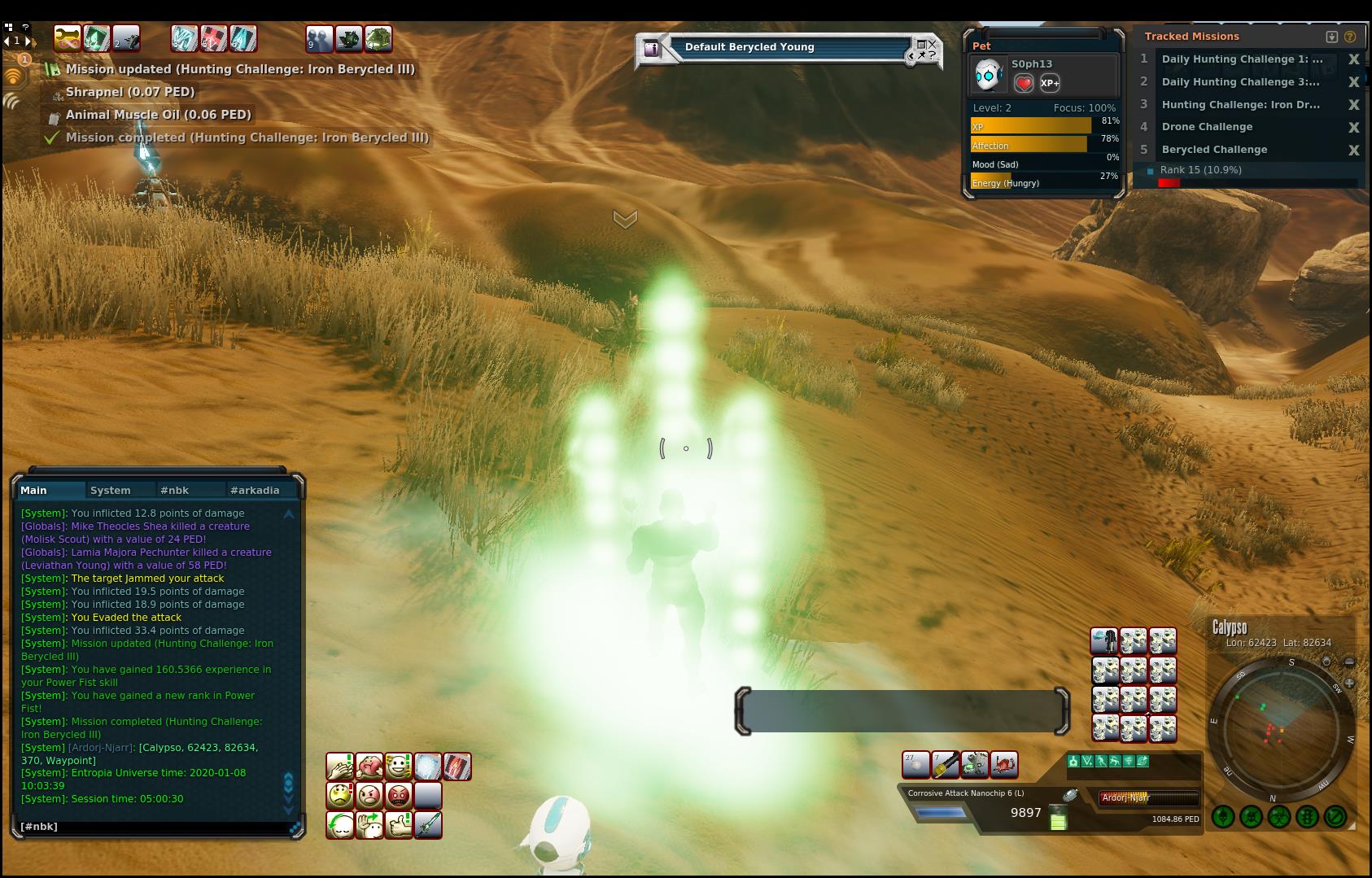Screen dimensions: 1372x878
Task: Activate the angry red face emote
Action: pyautogui.click(x=399, y=795)
